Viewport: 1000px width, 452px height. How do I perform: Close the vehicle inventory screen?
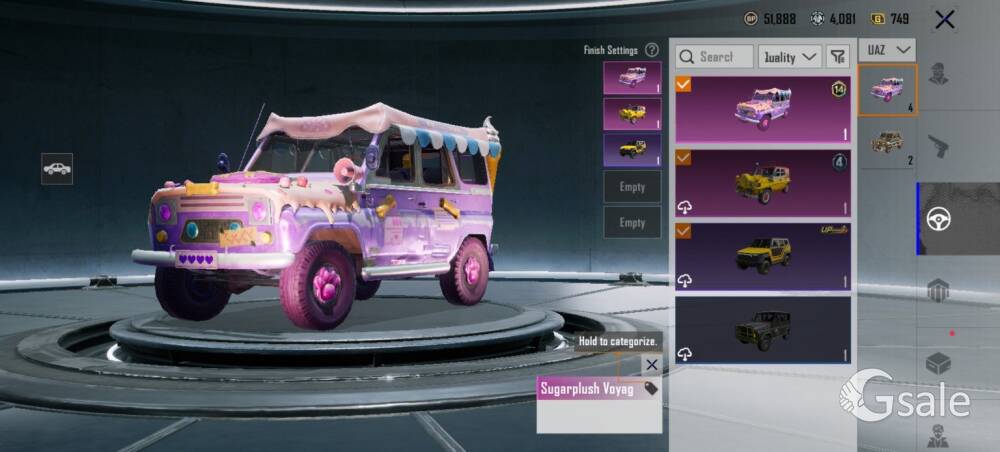(944, 19)
